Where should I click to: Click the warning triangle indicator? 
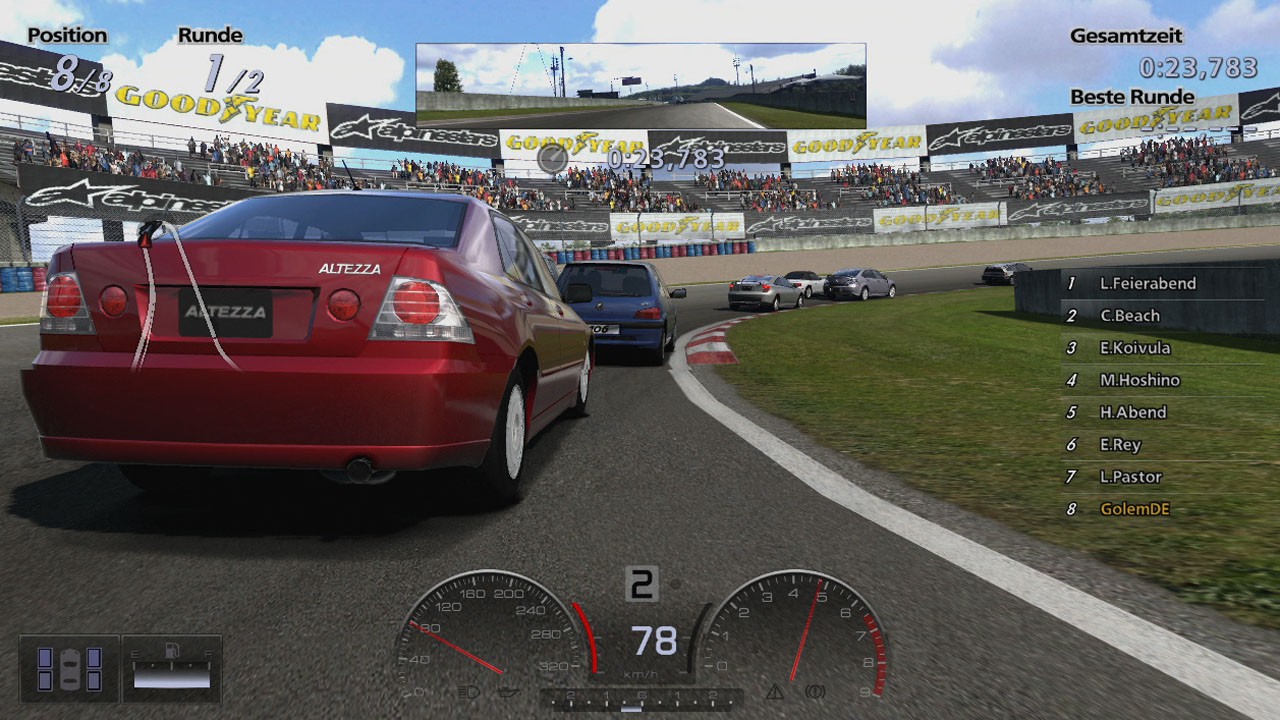tap(776, 692)
